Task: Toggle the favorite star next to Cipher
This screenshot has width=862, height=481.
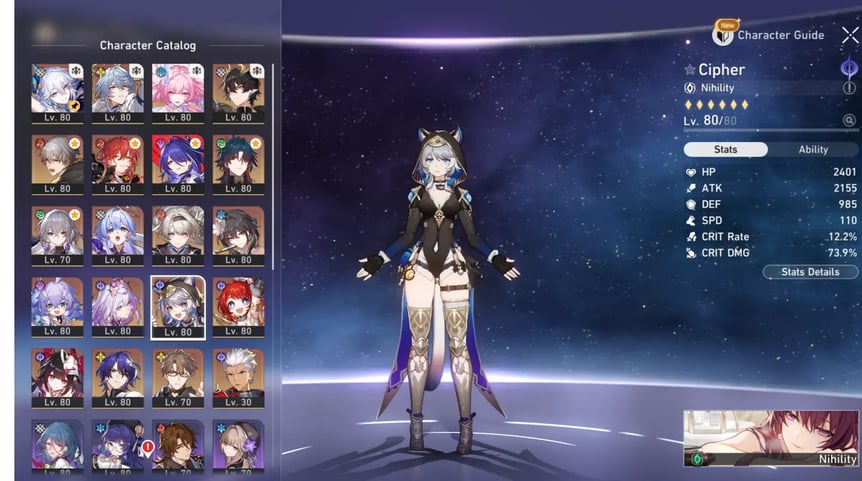Action: 690,71
